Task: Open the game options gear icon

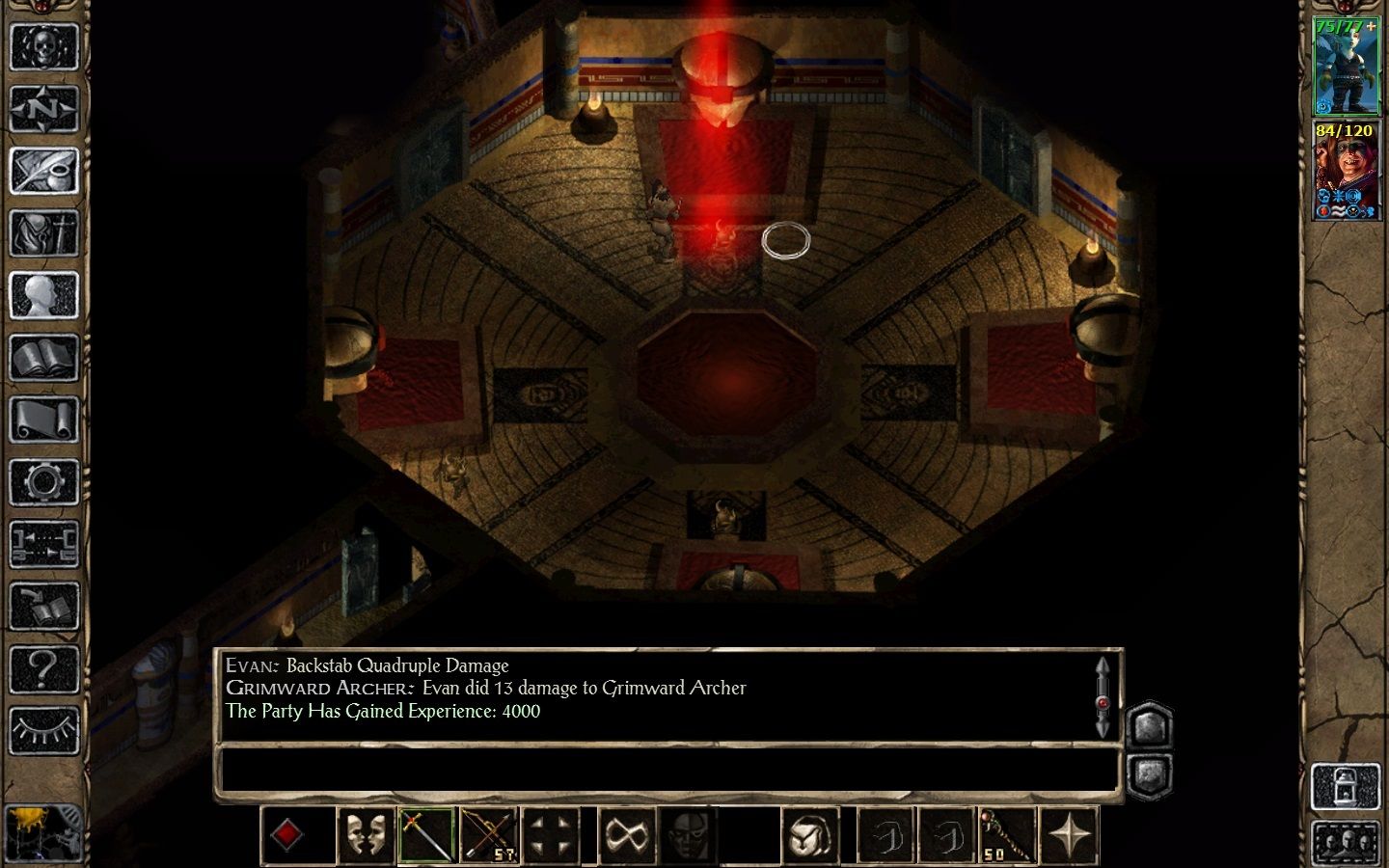Action: [x=45, y=480]
